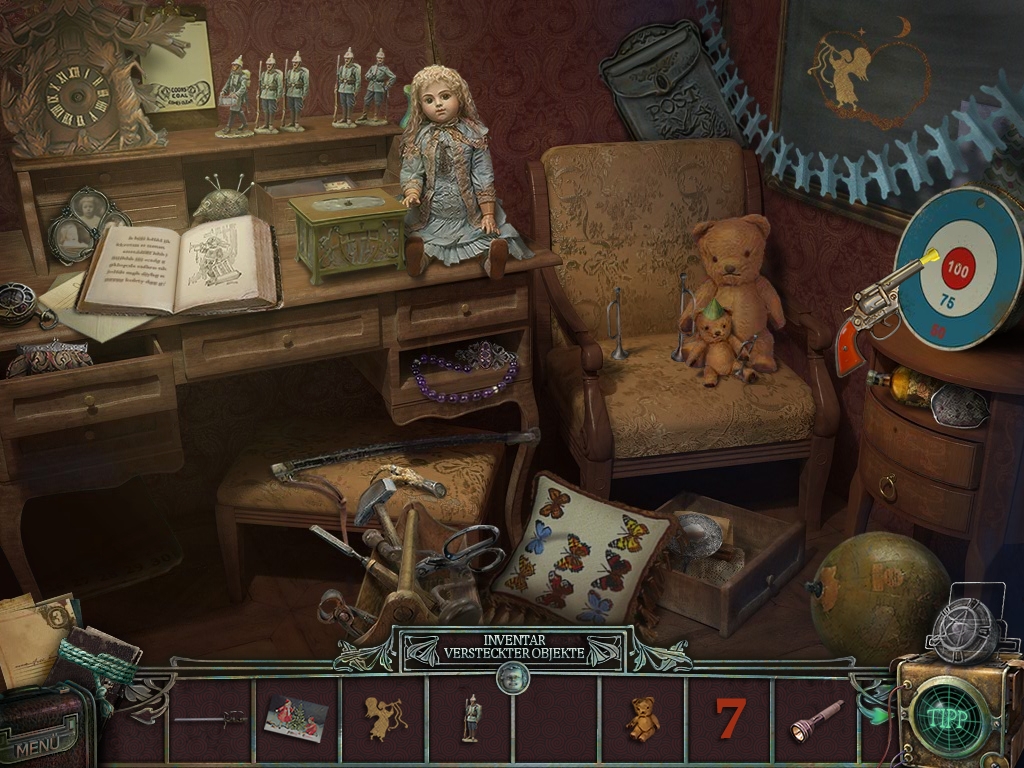The image size is (1024, 768).
Task: Select the cupid angel silhouette slot
Action: (x=383, y=718)
